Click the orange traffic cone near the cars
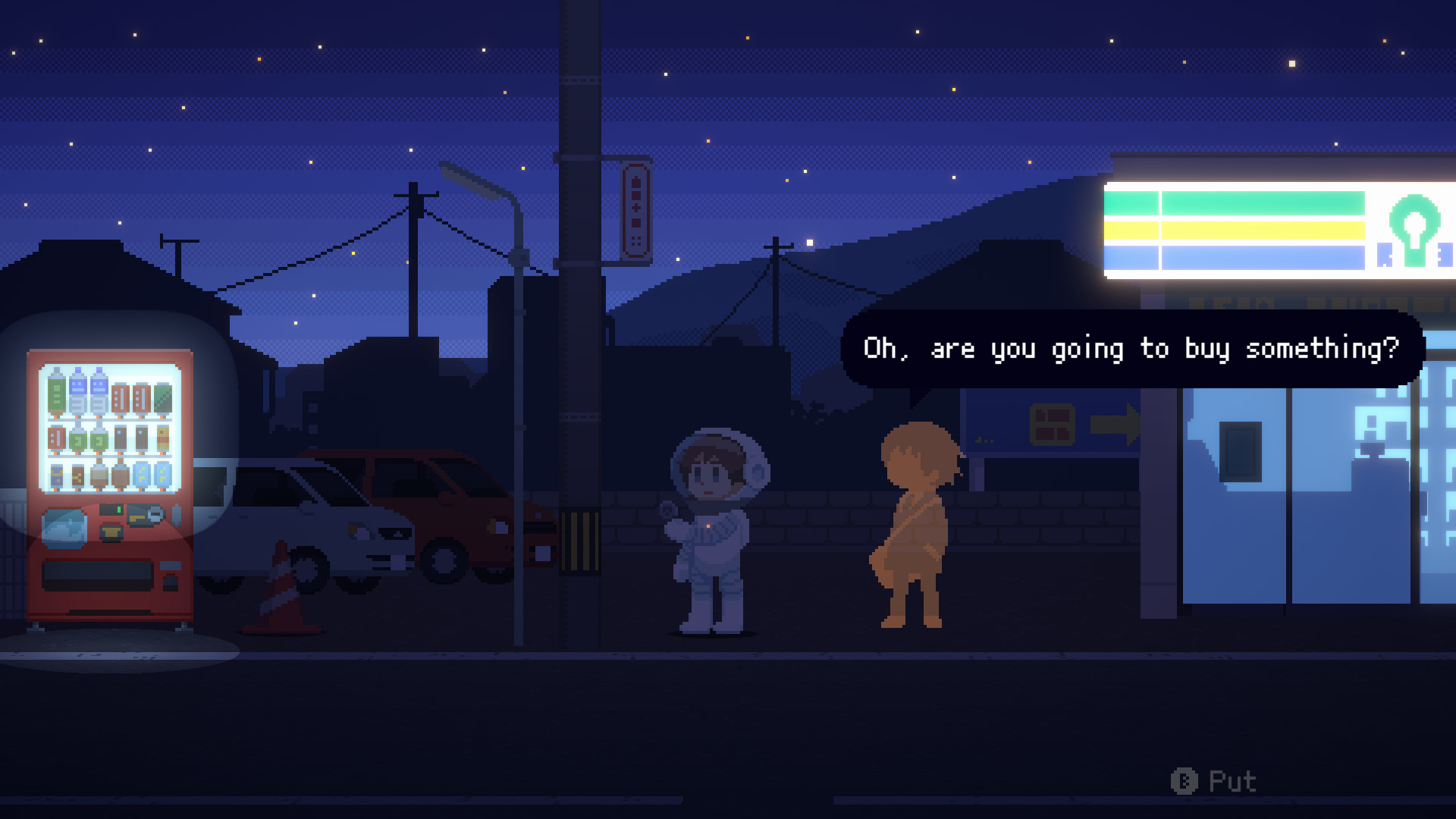1456x819 pixels. point(278,598)
